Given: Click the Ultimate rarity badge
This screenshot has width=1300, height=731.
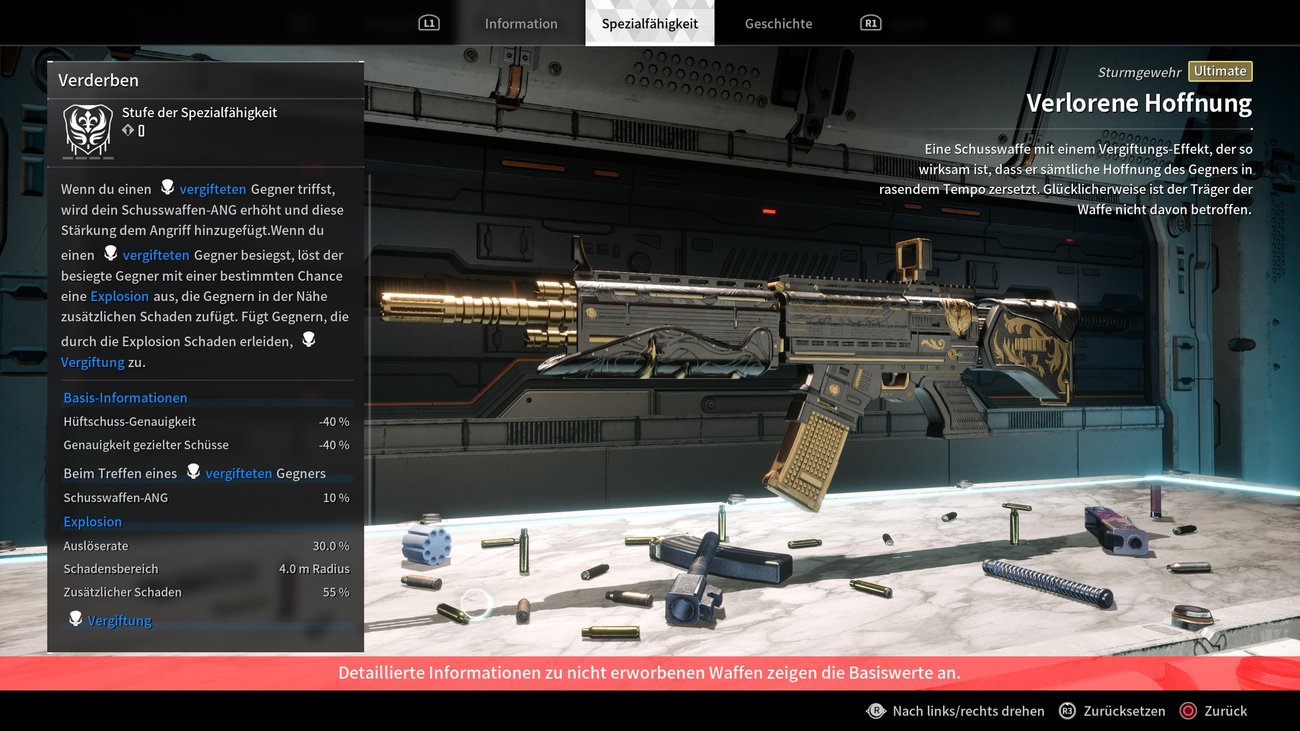Looking at the screenshot, I should click(x=1220, y=71).
